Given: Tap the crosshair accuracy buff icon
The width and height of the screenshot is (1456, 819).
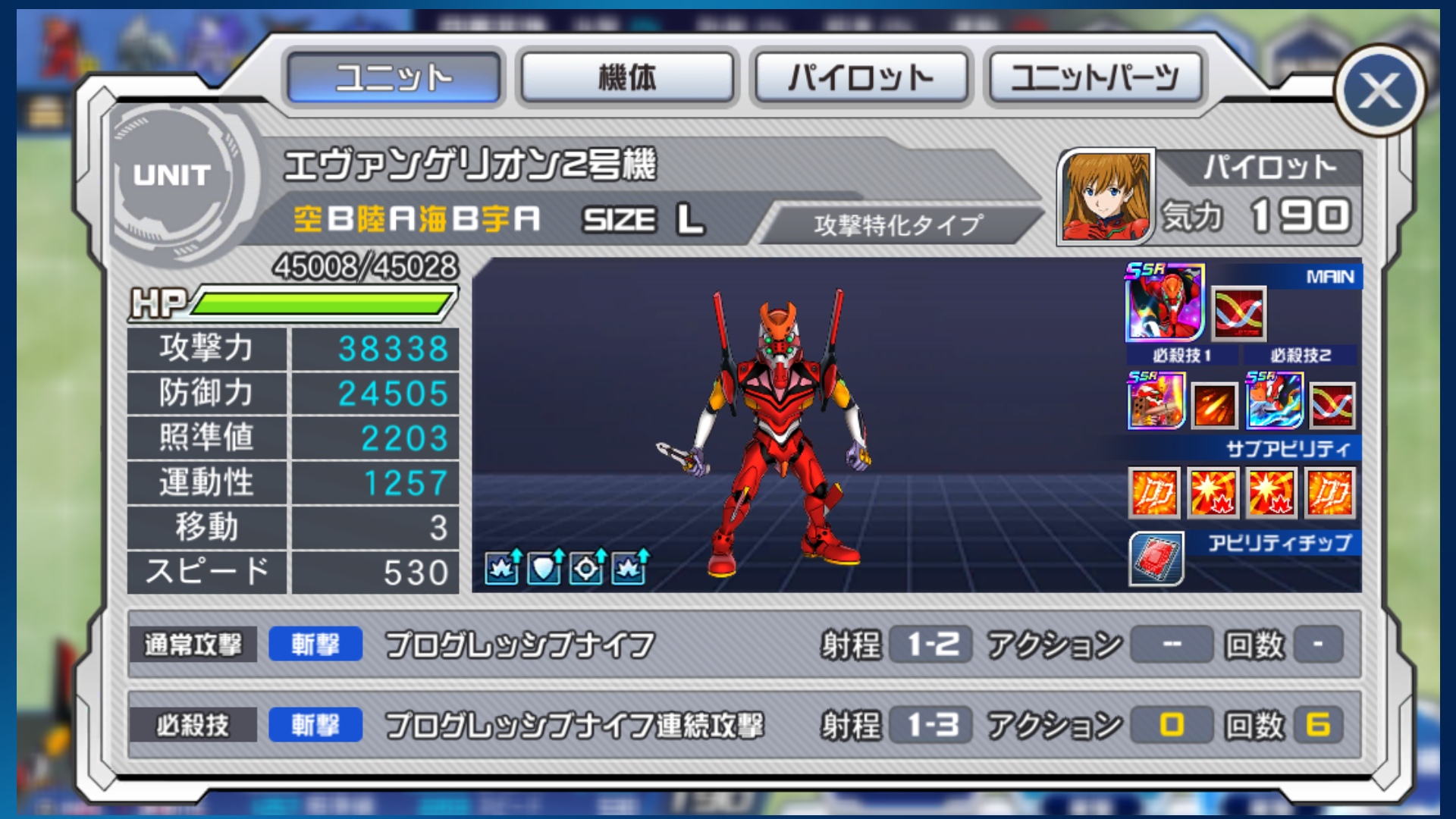Looking at the screenshot, I should (587, 567).
